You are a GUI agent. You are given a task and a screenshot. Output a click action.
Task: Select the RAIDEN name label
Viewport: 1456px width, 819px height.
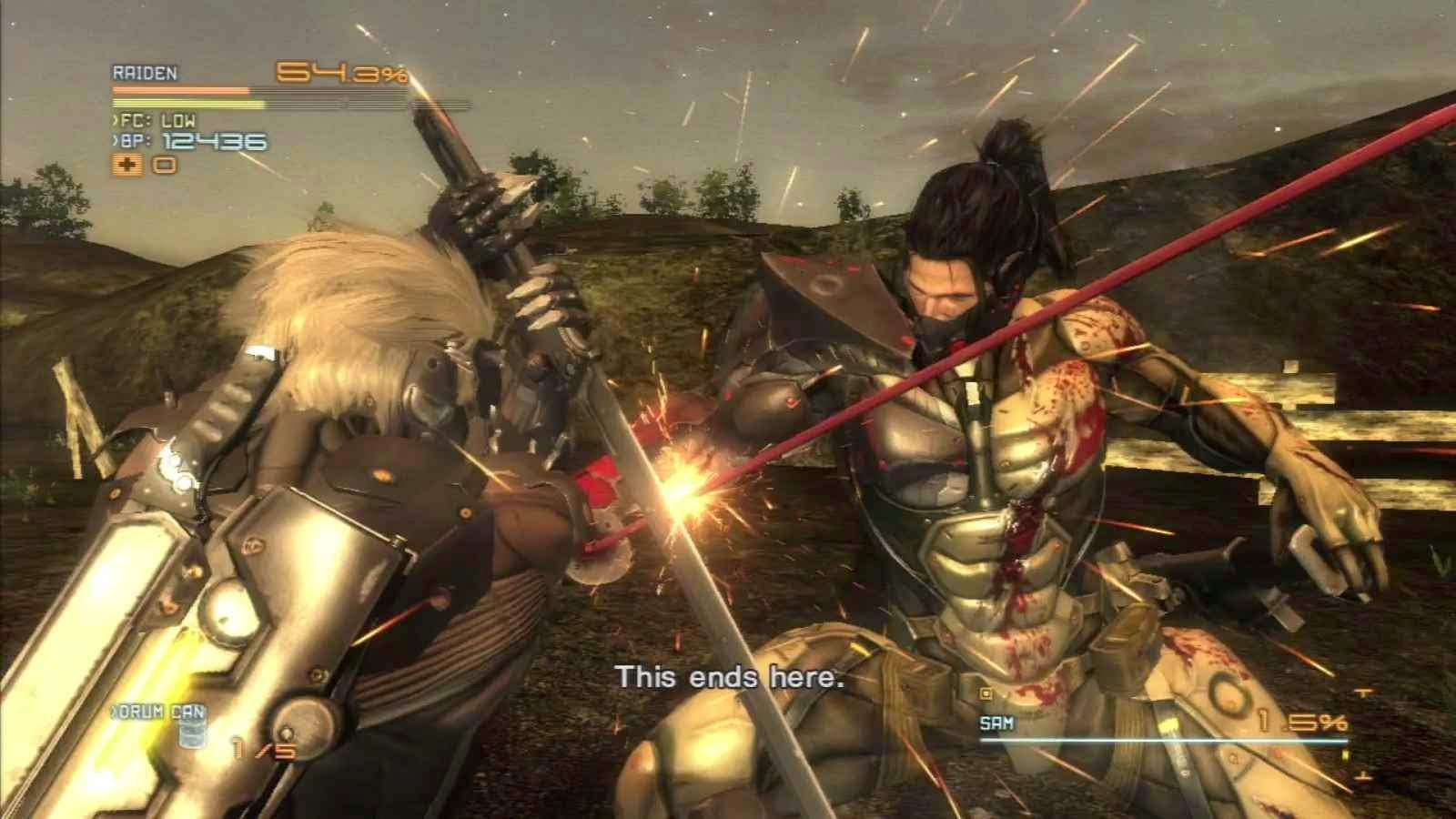coord(146,72)
